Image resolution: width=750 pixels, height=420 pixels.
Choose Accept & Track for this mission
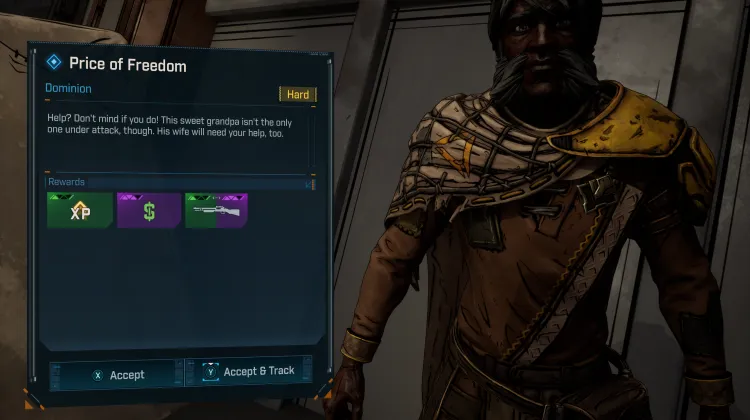pyautogui.click(x=251, y=371)
